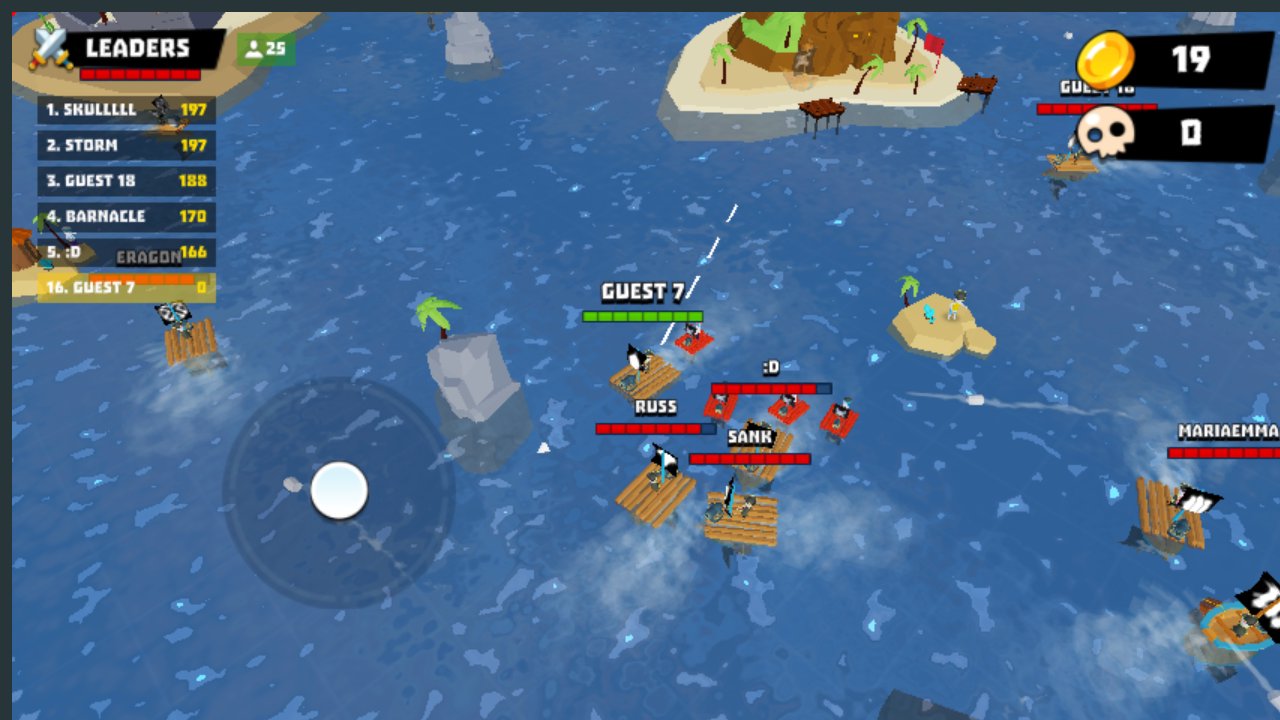
Task: Select BARNACLE in the leaderboard
Action: coord(127,217)
